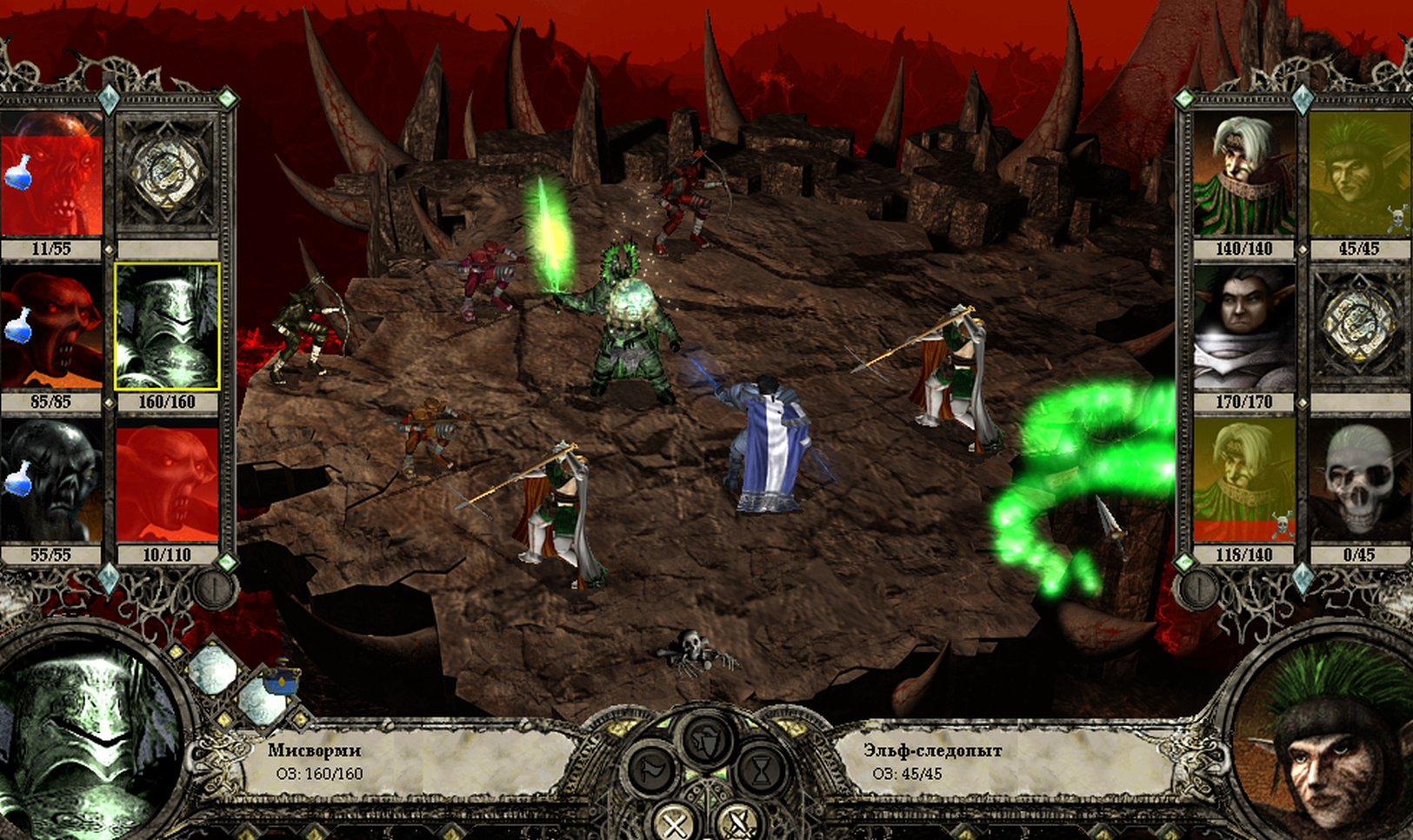This screenshot has width=1413, height=840.
Task: Target the poisoned elf at 118/140 health
Action: (1244, 481)
